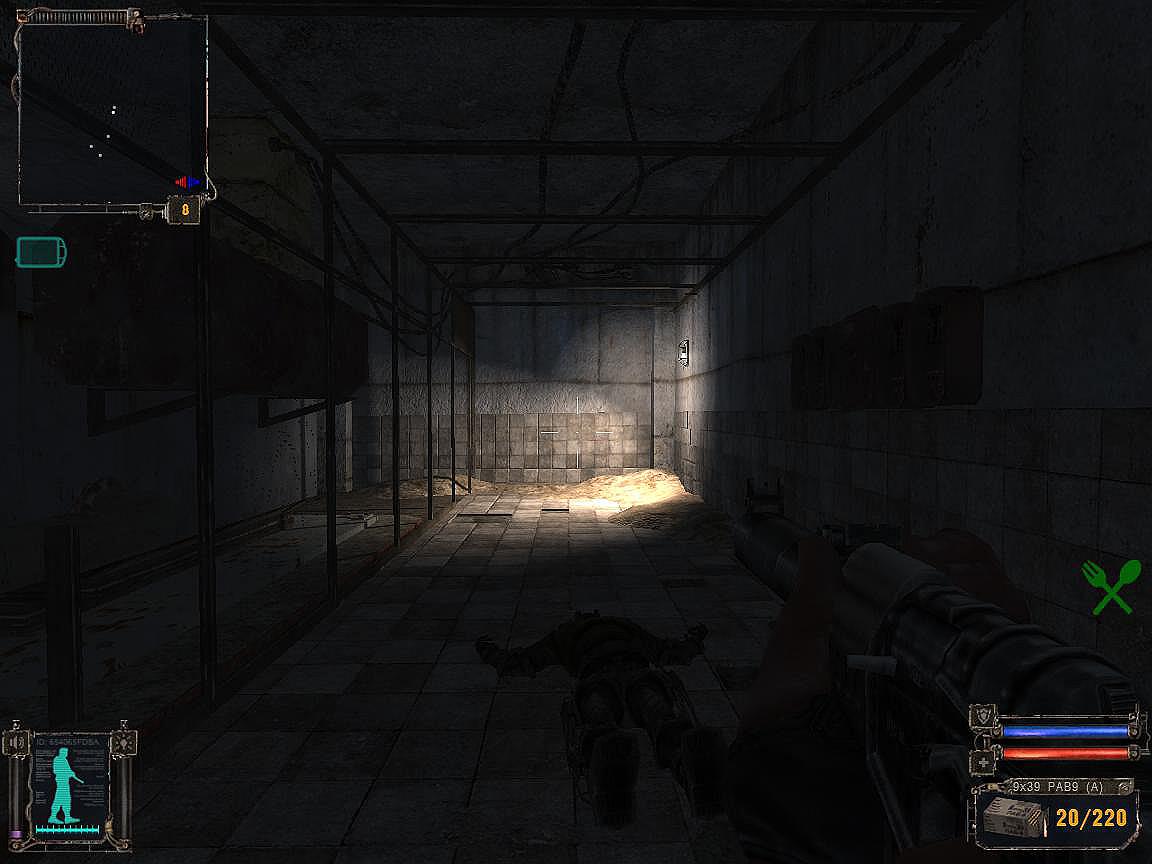Click the health cross icon
The image size is (1152, 864).
[x=983, y=764]
